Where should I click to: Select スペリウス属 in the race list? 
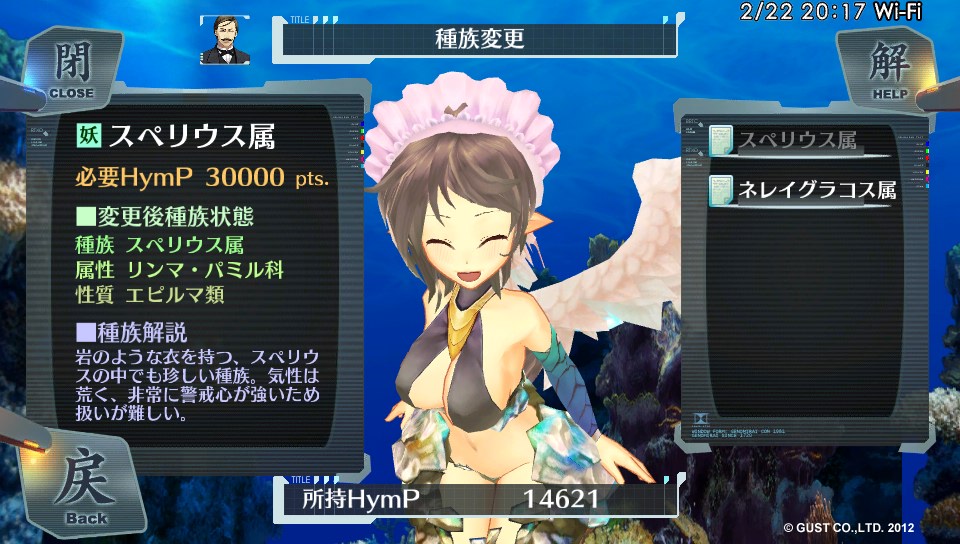coord(797,142)
